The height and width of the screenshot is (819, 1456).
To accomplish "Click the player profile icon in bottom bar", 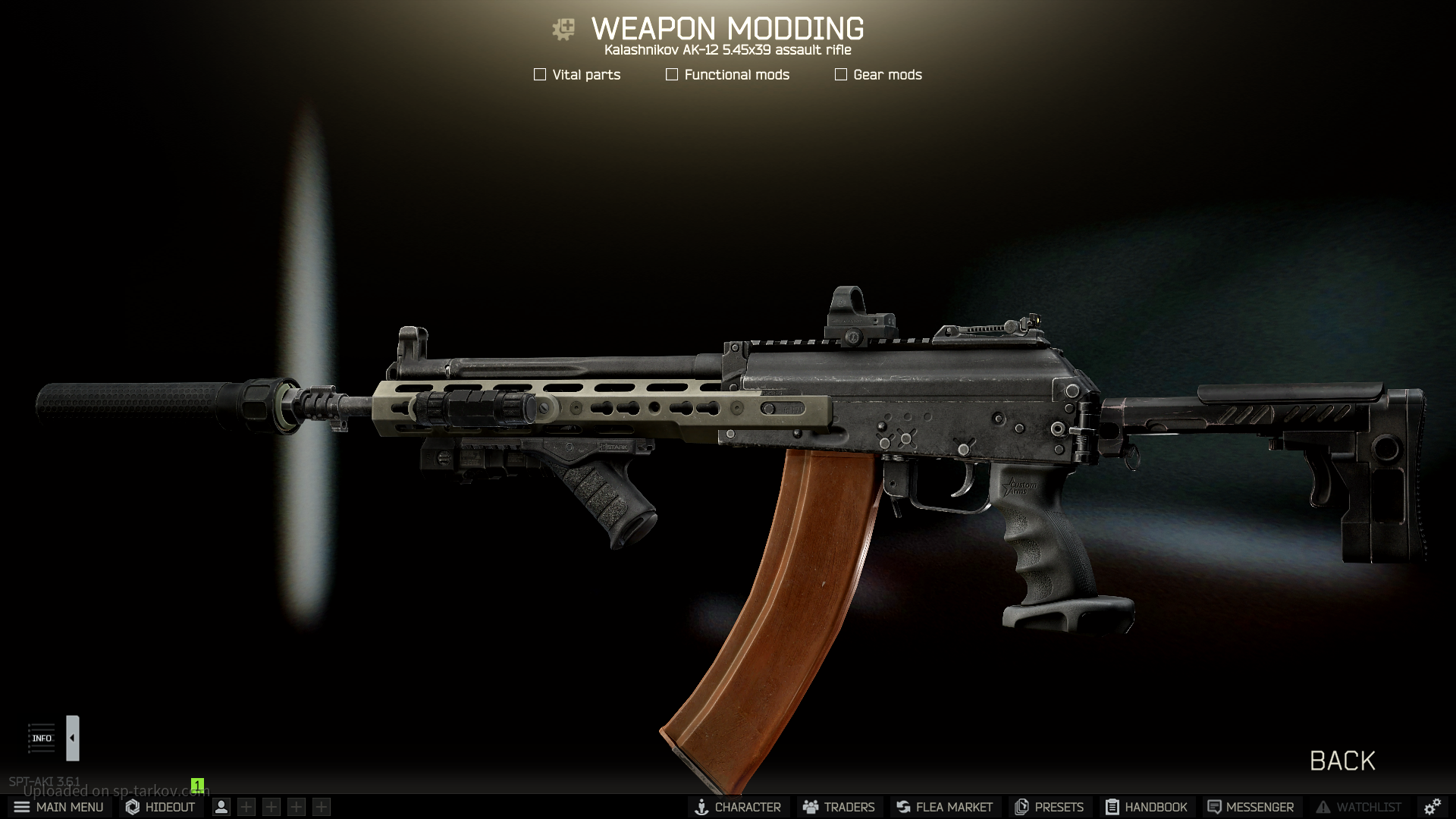I will tap(221, 807).
